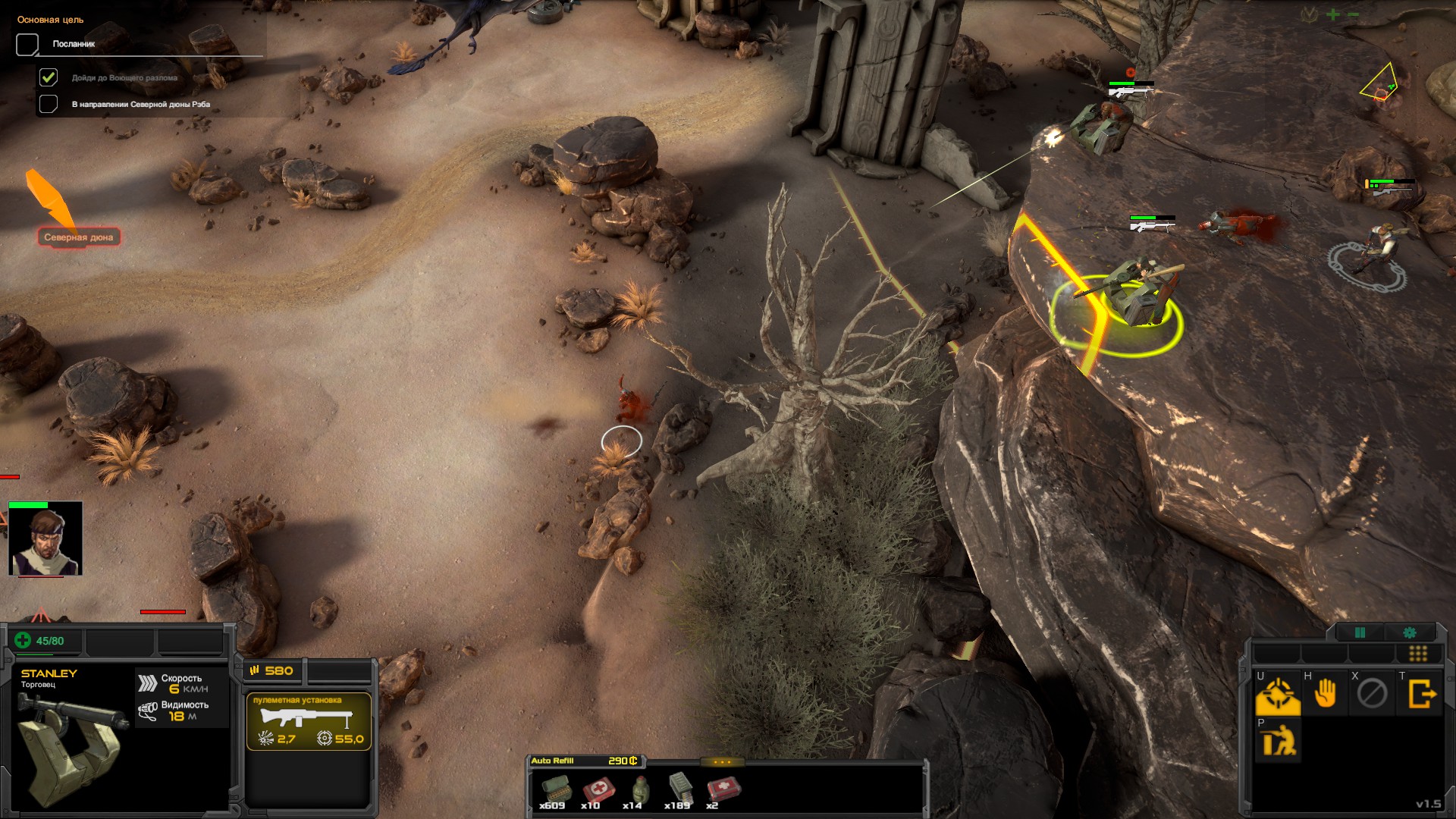Use the exit-arrow leave turret command
Screen dimensions: 1456x819
1422,694
